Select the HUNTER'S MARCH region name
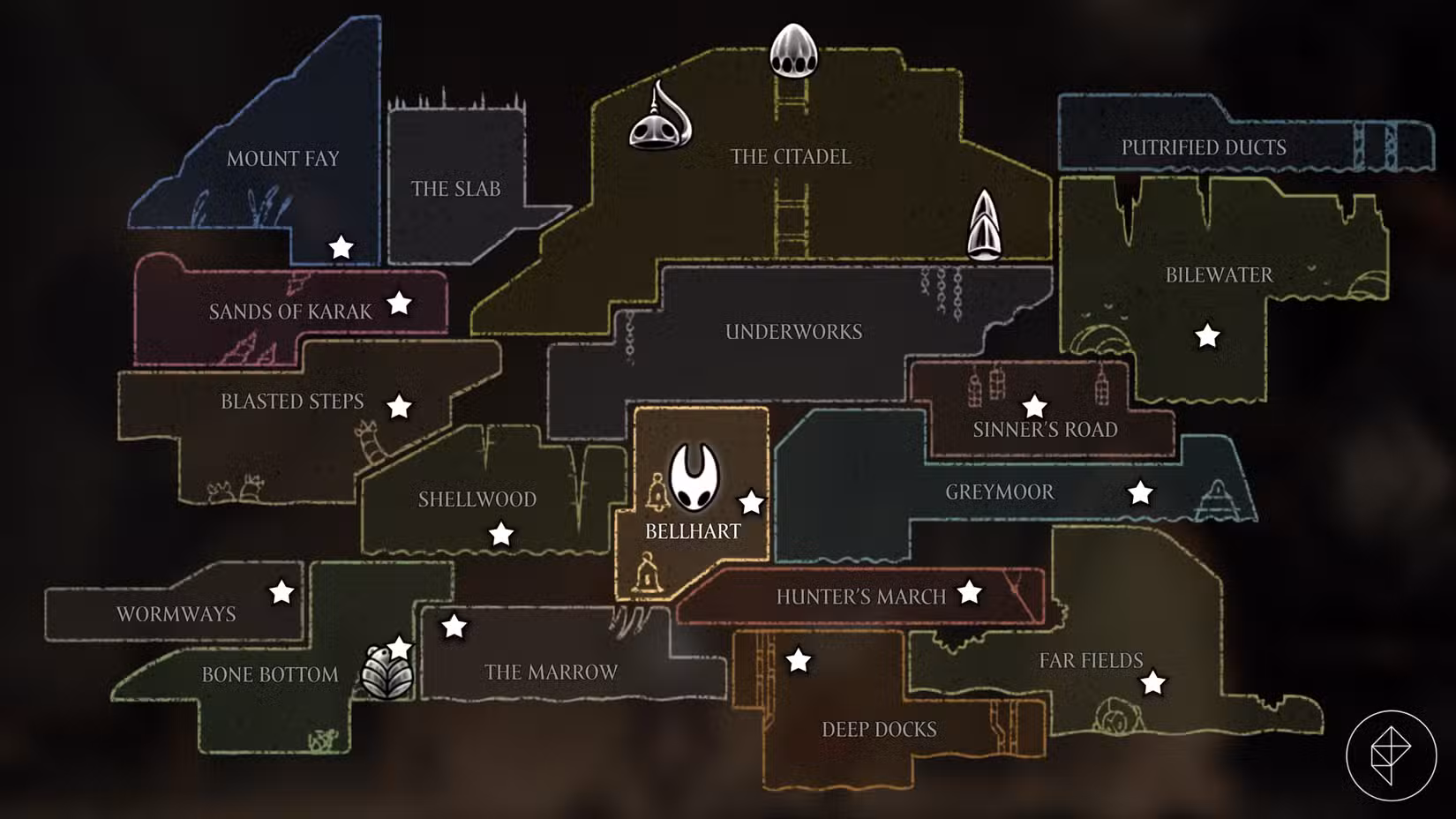This screenshot has width=1456, height=819. point(860,597)
